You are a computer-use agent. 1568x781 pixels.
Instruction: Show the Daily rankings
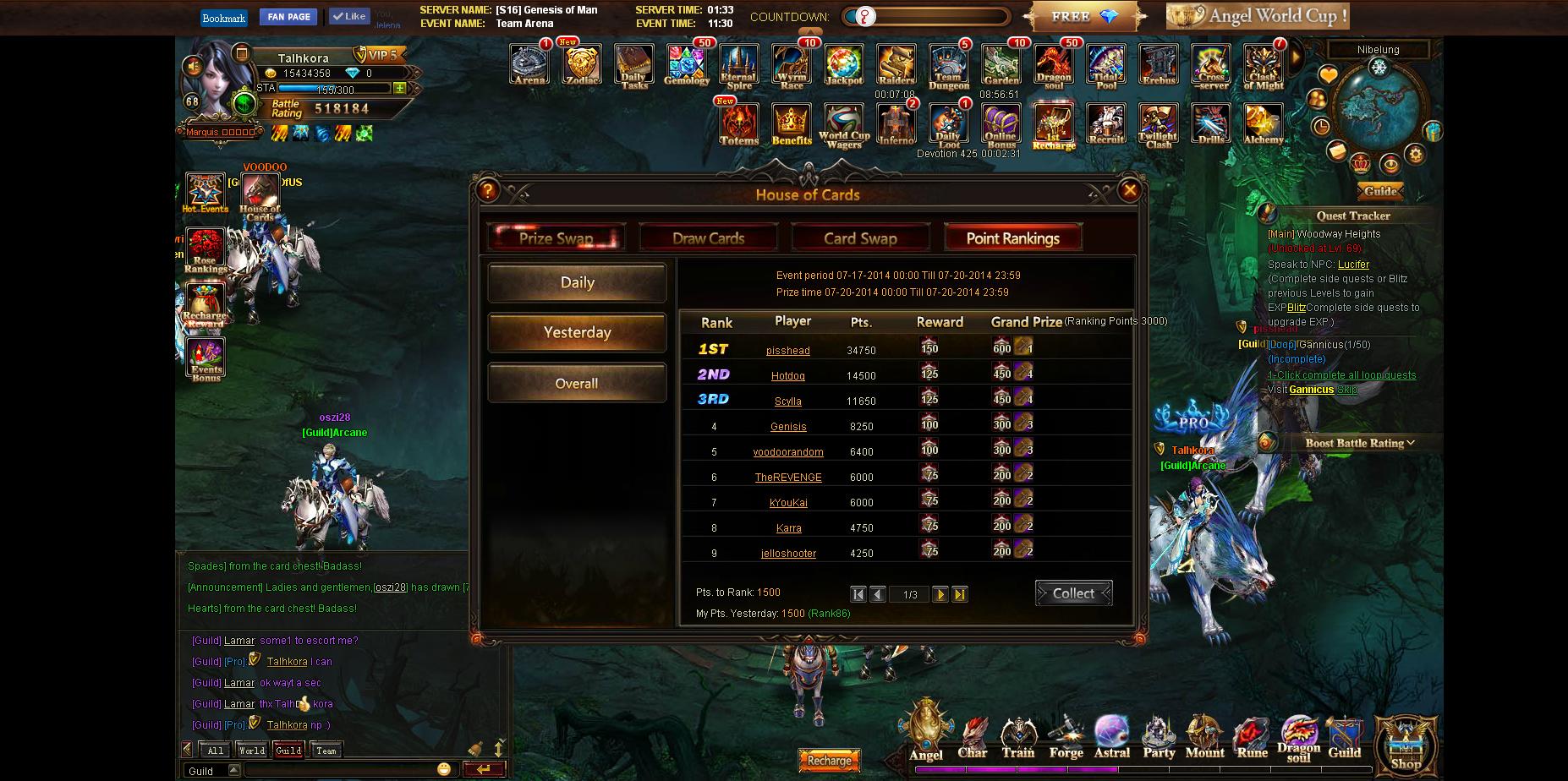tap(577, 282)
